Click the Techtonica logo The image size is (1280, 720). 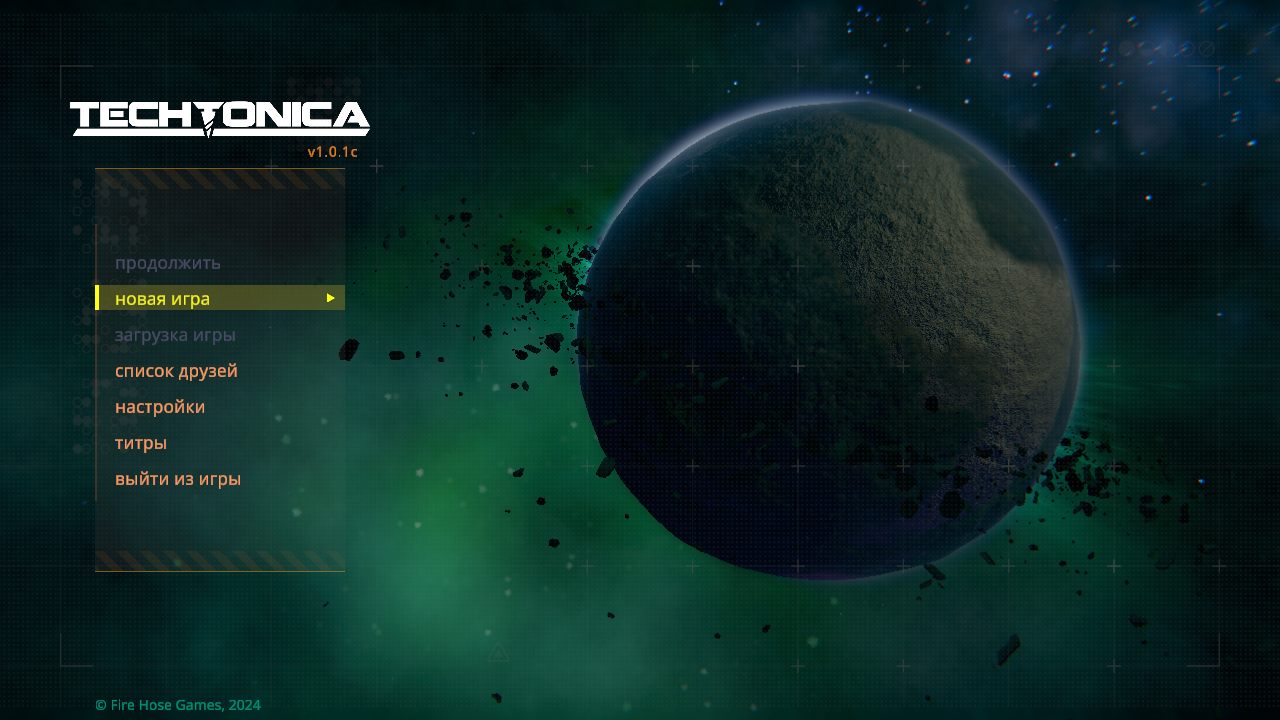(x=220, y=118)
